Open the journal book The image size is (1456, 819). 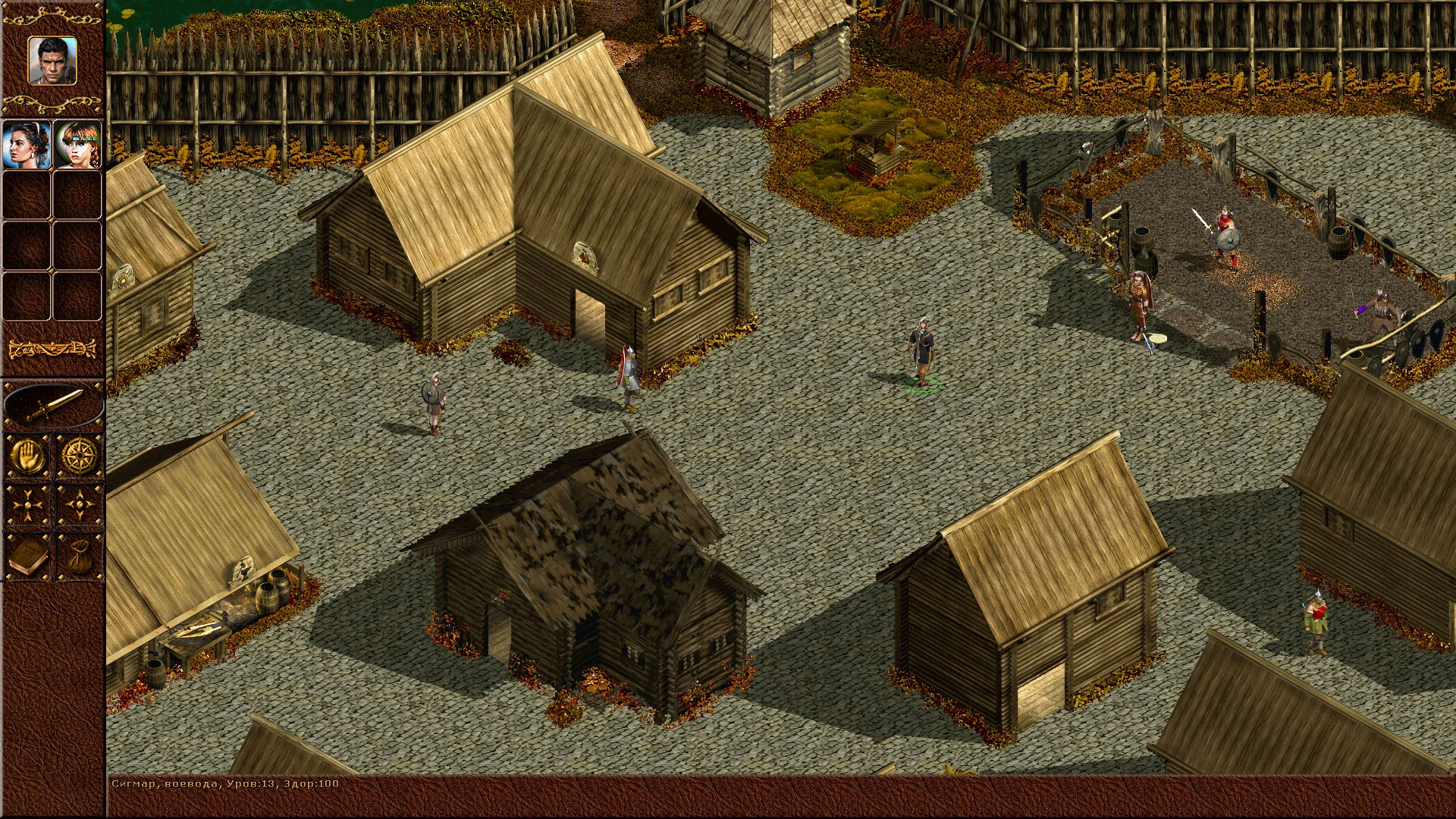tap(28, 557)
